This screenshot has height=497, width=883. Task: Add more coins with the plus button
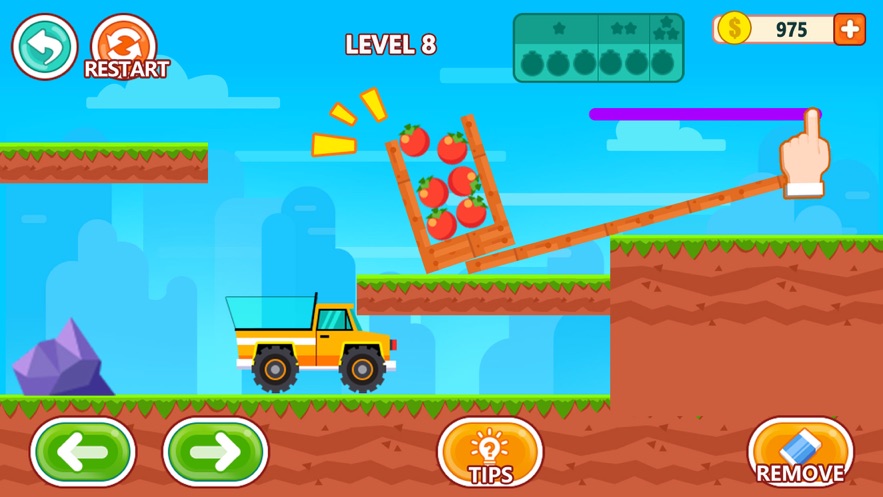[x=849, y=29]
